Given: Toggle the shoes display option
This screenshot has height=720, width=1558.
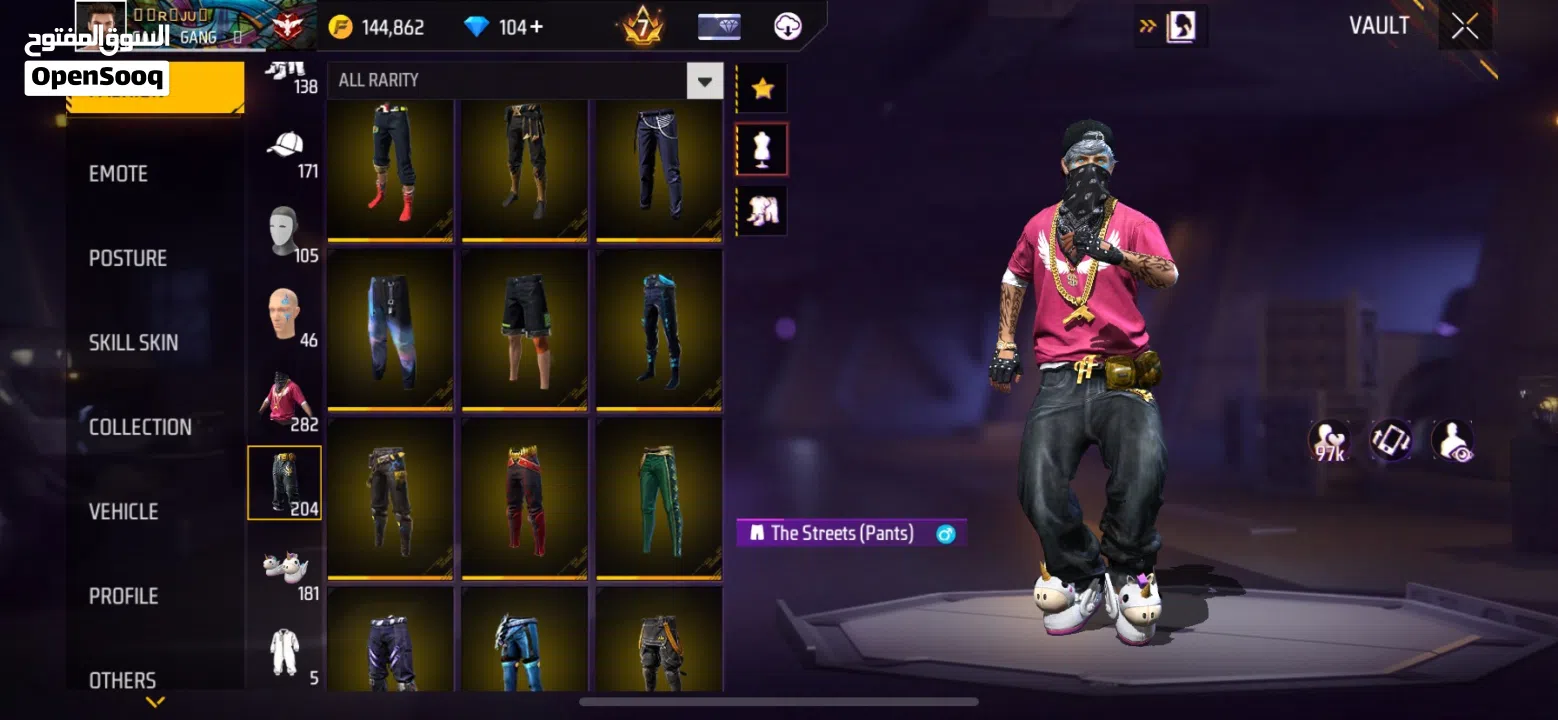Looking at the screenshot, I should pos(761,210).
